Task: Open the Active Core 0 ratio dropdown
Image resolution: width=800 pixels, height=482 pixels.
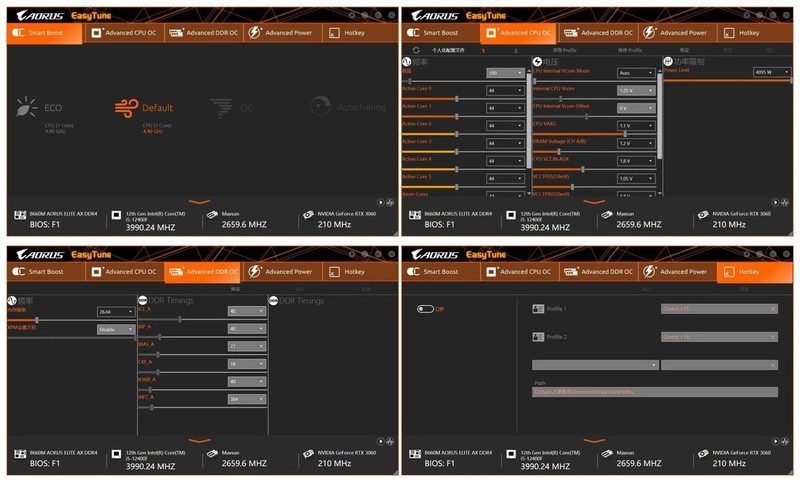Action: coord(505,91)
